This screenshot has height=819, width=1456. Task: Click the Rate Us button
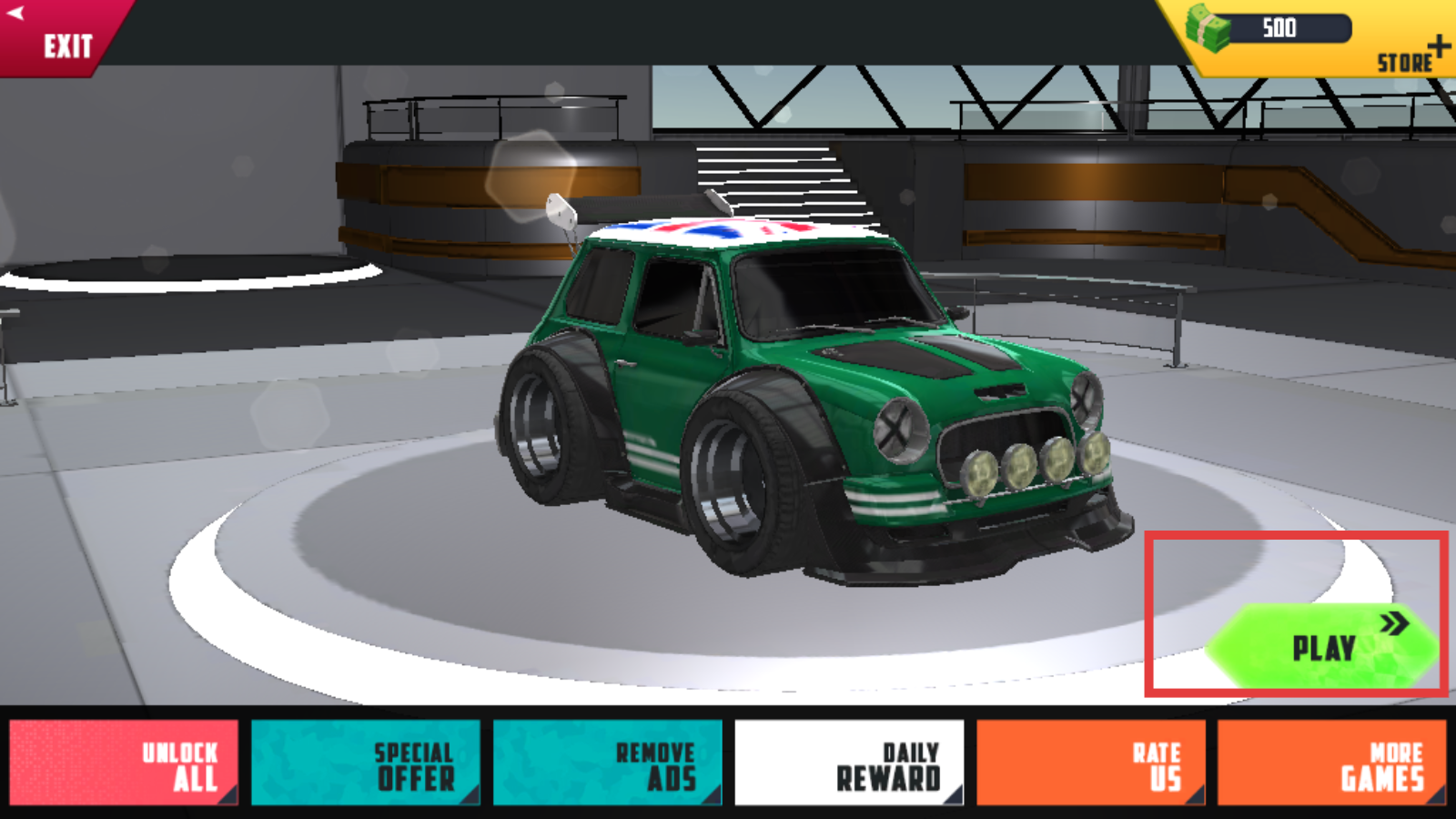click(1090, 763)
